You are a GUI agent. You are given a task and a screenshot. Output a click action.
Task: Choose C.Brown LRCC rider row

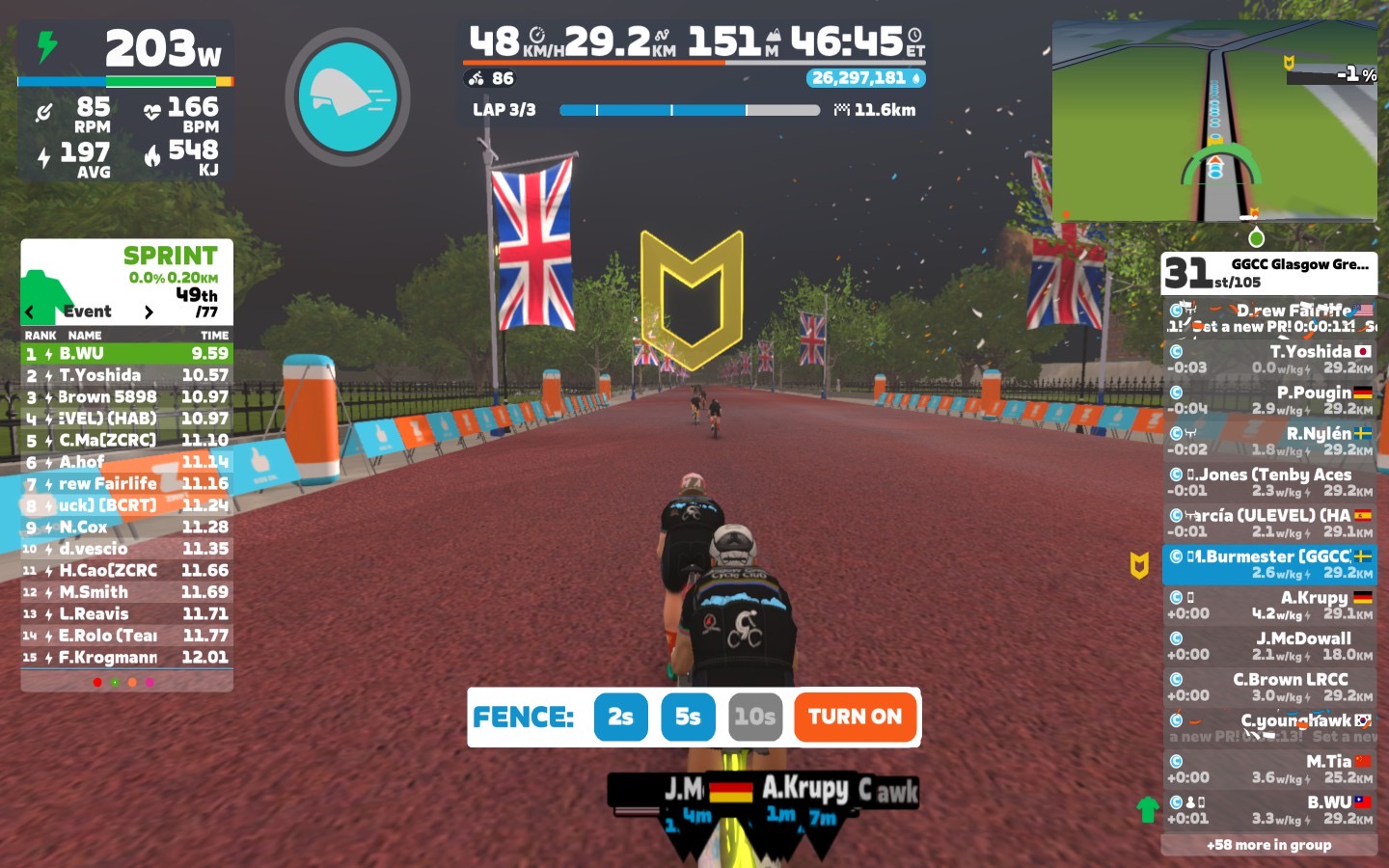point(1268,687)
